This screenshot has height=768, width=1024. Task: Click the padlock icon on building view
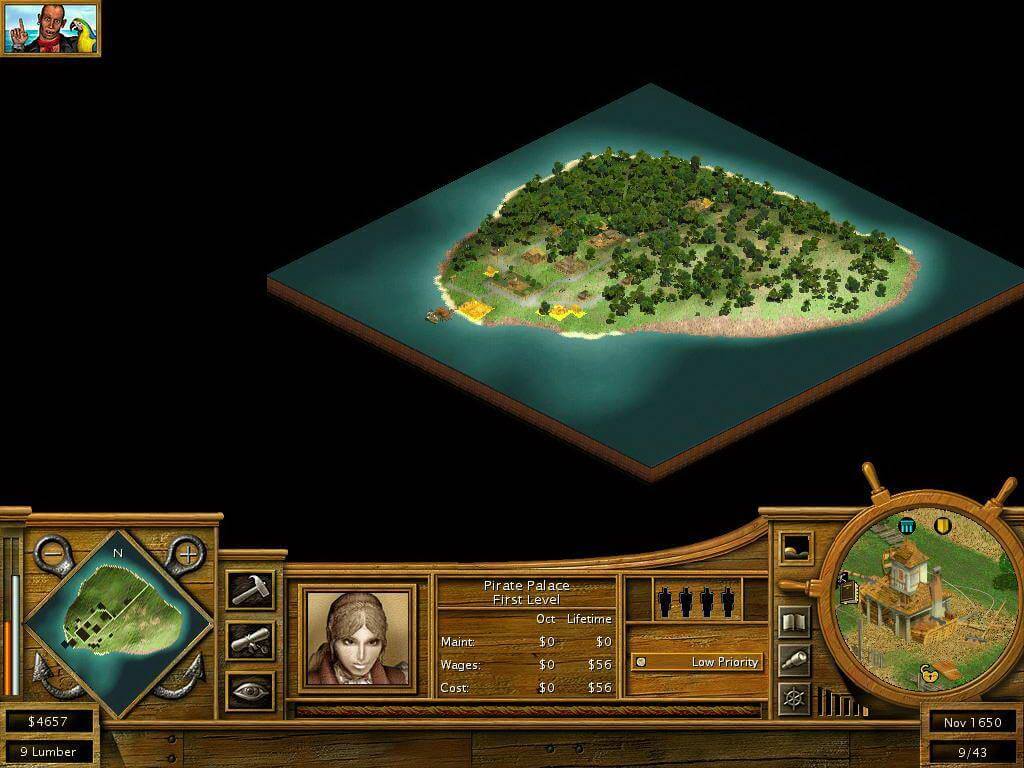click(928, 672)
